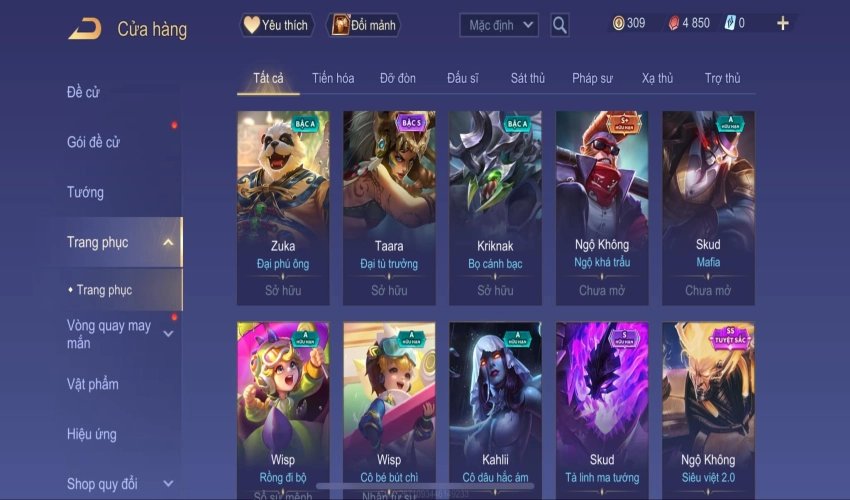Switch to the Đấu sĩ tab
The image size is (850, 500).
[x=463, y=78]
